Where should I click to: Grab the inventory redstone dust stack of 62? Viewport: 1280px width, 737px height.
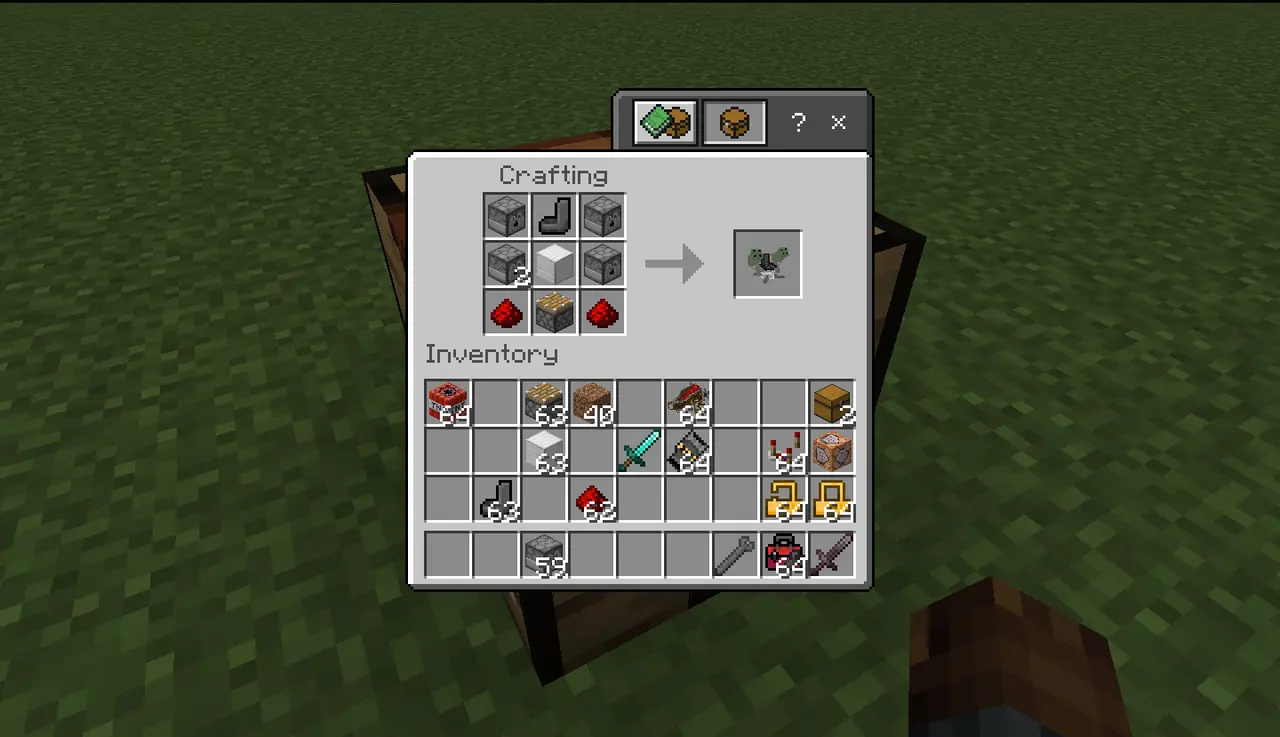(x=592, y=498)
